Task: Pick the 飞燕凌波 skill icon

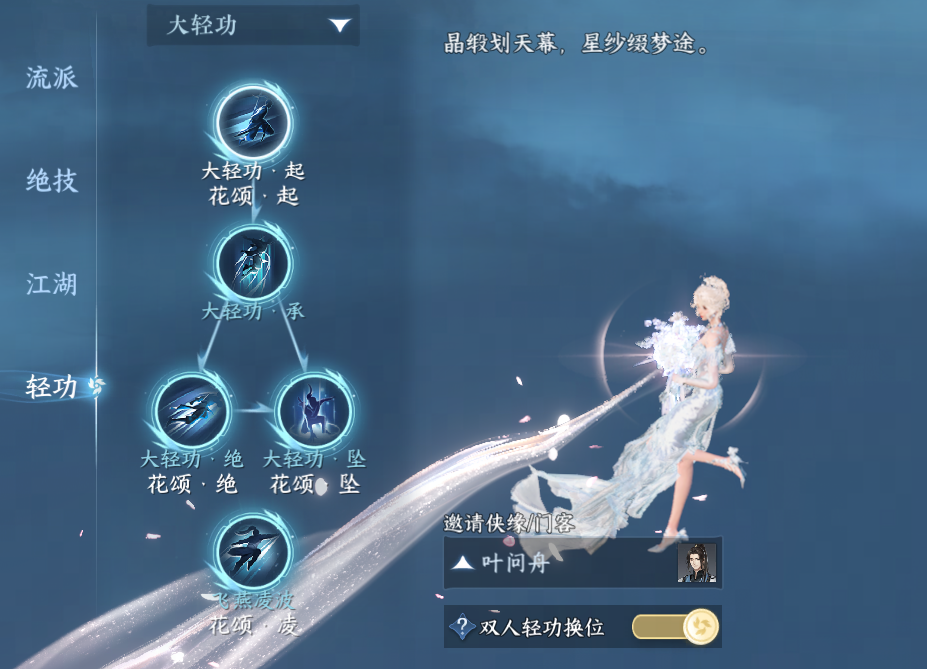Action: click(x=254, y=551)
